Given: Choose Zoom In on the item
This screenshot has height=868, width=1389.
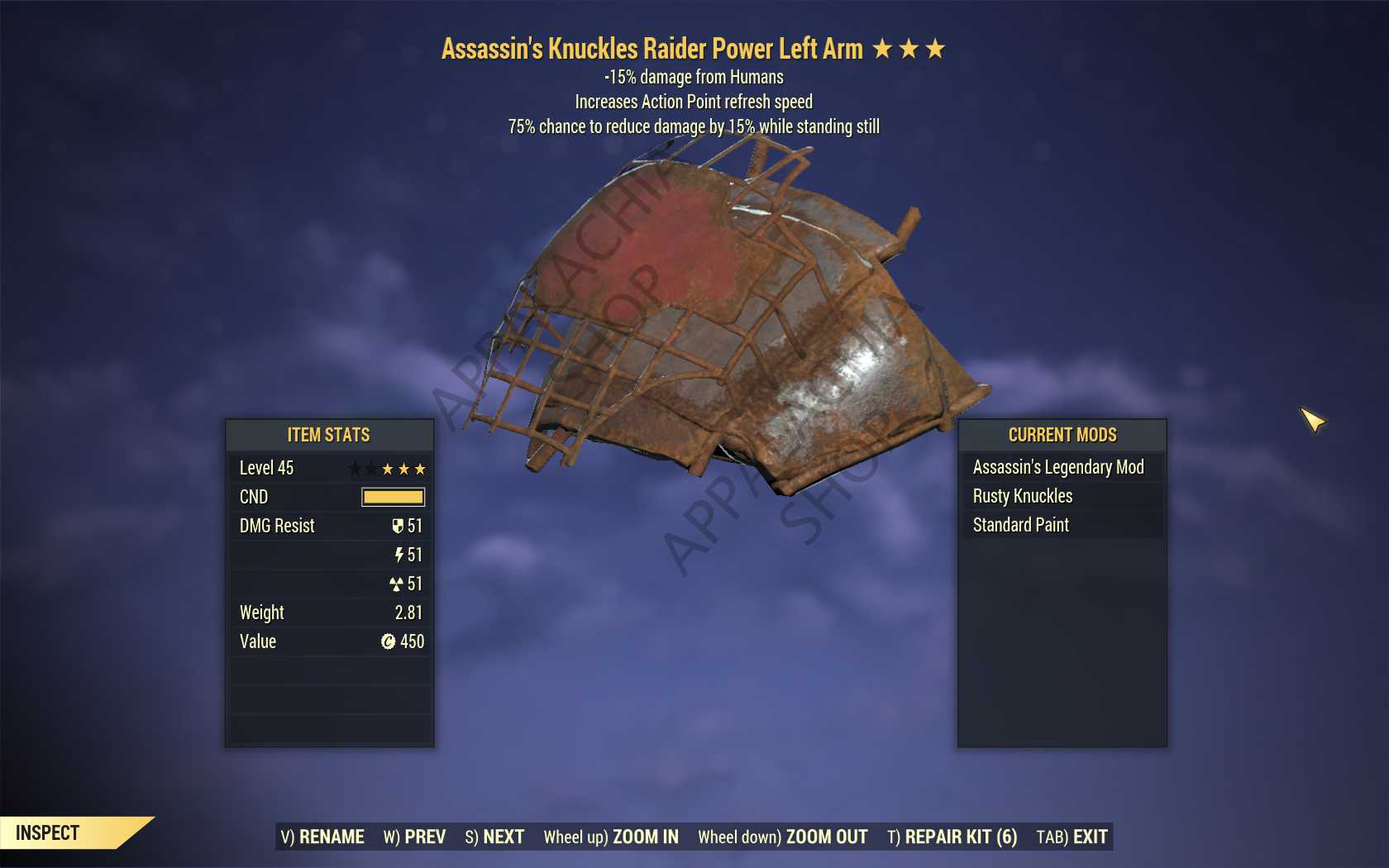Looking at the screenshot, I should [x=611, y=837].
